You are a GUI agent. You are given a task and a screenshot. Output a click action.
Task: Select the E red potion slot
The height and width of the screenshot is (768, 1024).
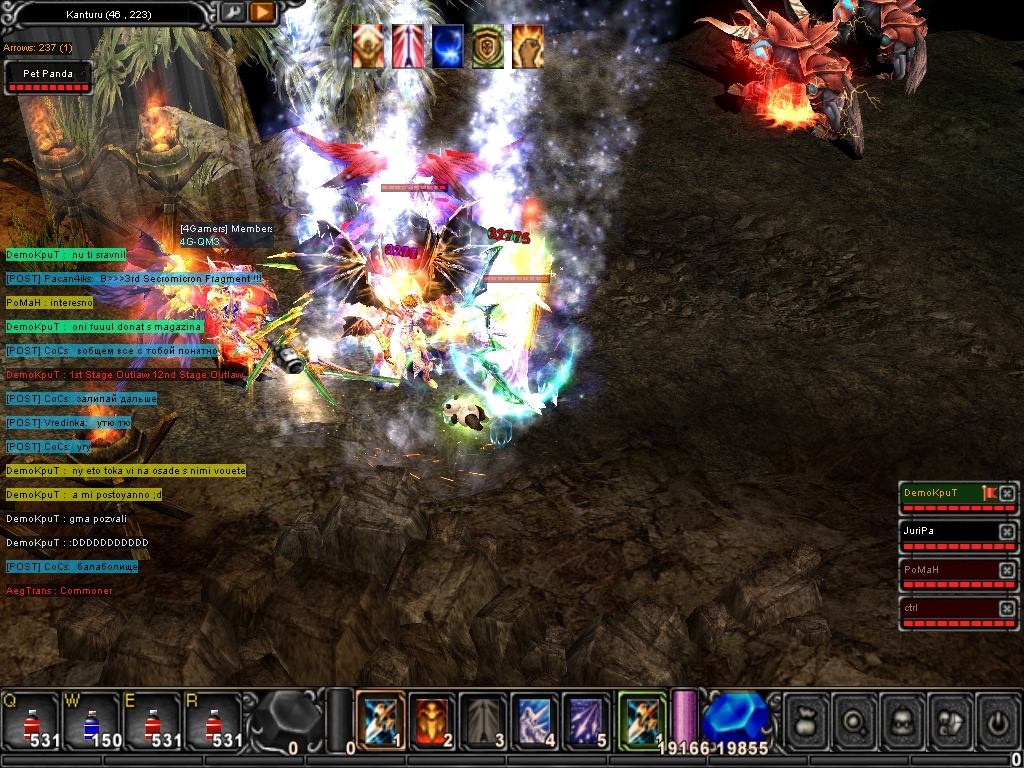tap(152, 720)
